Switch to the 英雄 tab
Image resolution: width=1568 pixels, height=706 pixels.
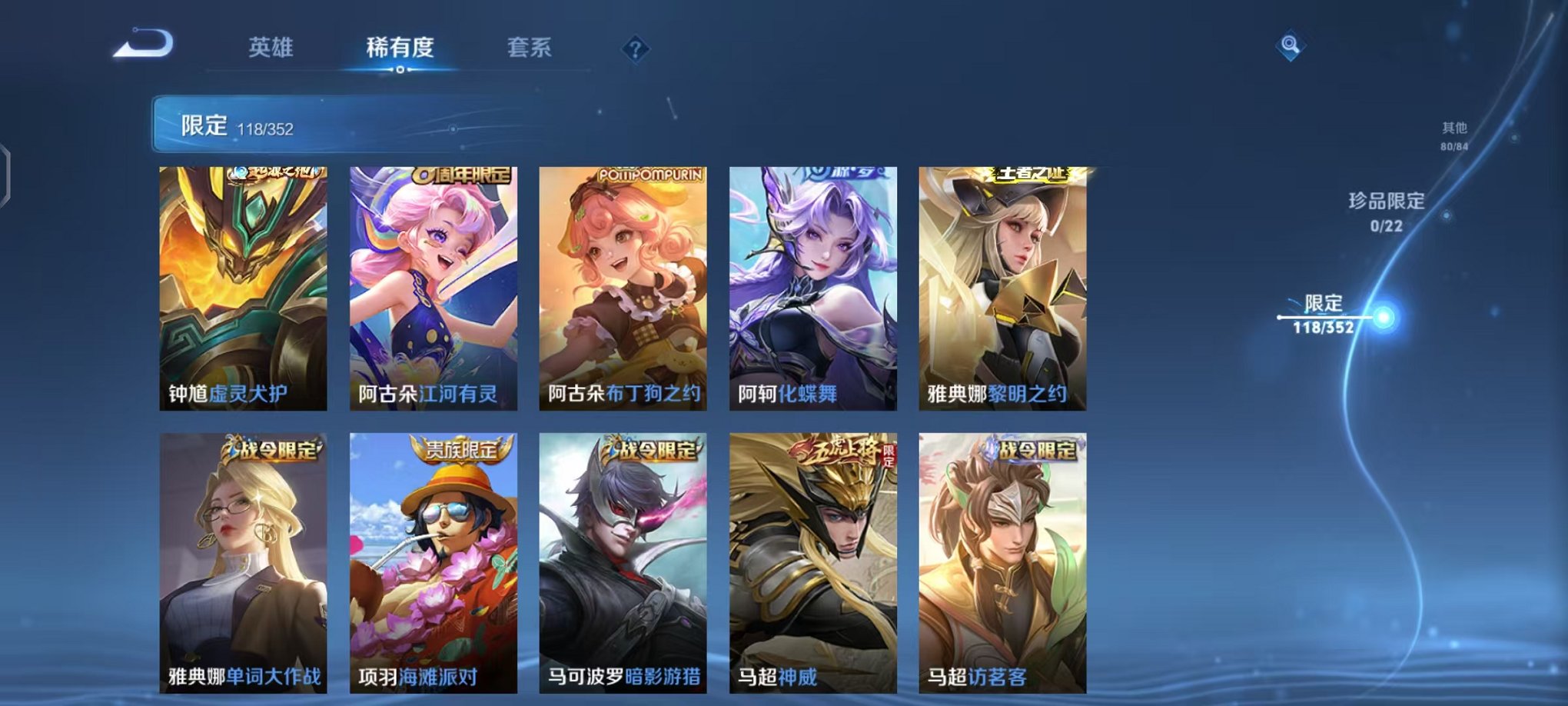(272, 48)
